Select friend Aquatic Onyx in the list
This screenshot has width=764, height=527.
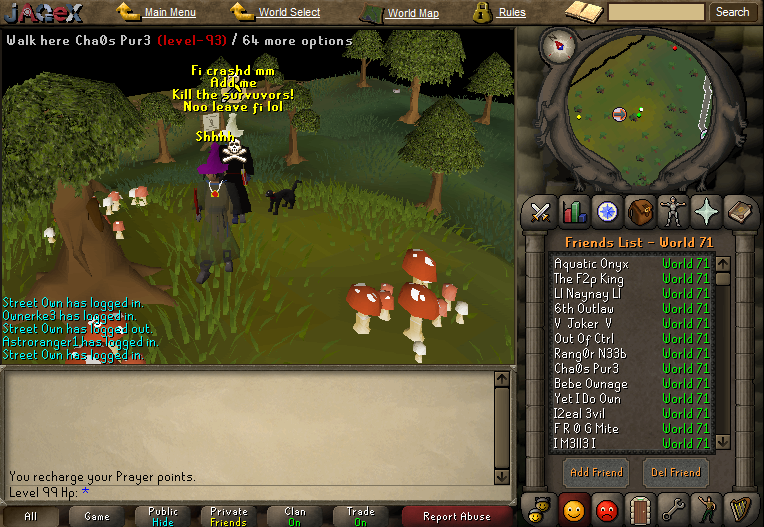(591, 264)
